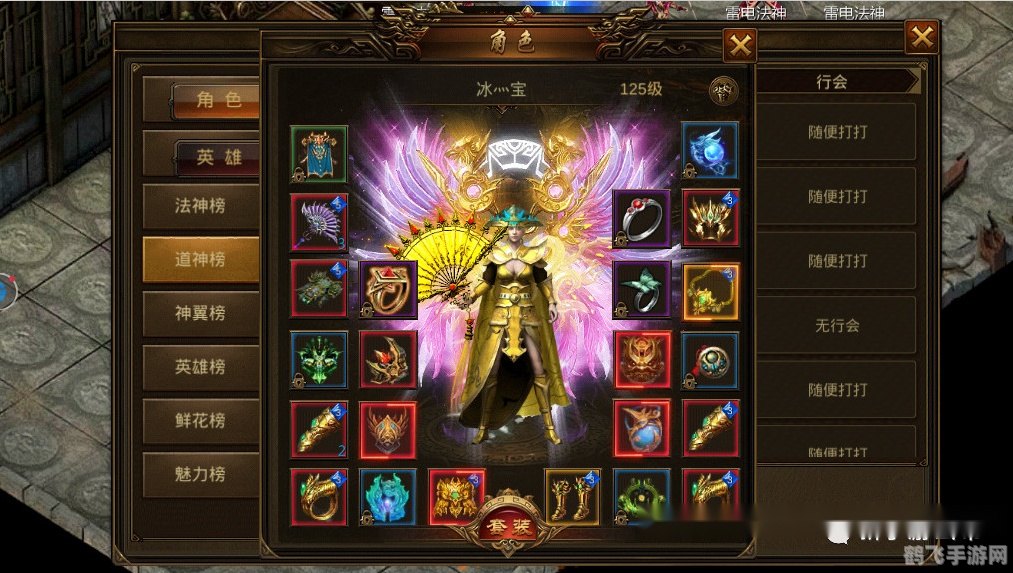Close the 角色 character panel
1013x573 pixels.
pos(740,45)
